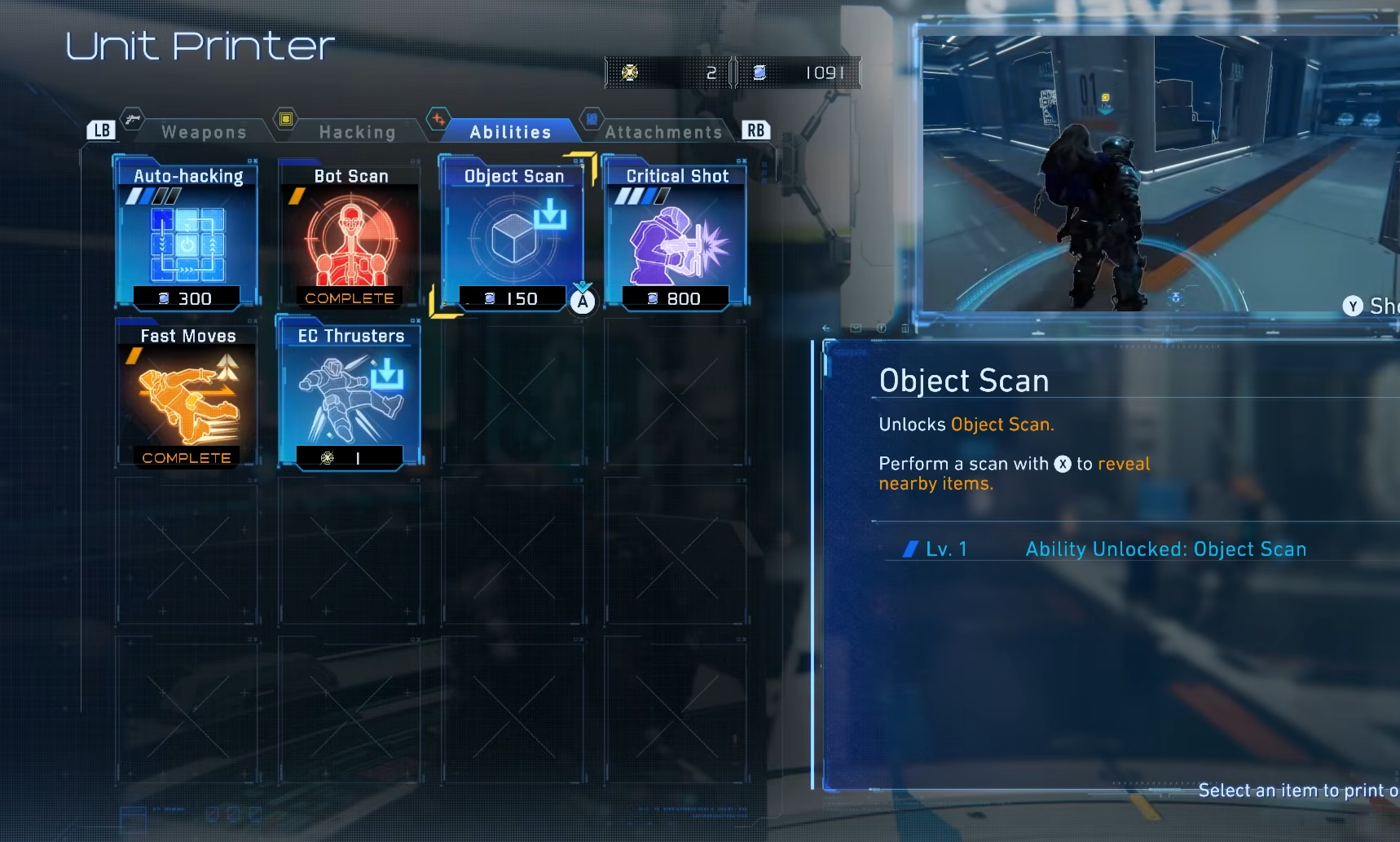This screenshot has height=842, width=1400.
Task: Pick the Critical Shot ability card
Action: [676, 236]
